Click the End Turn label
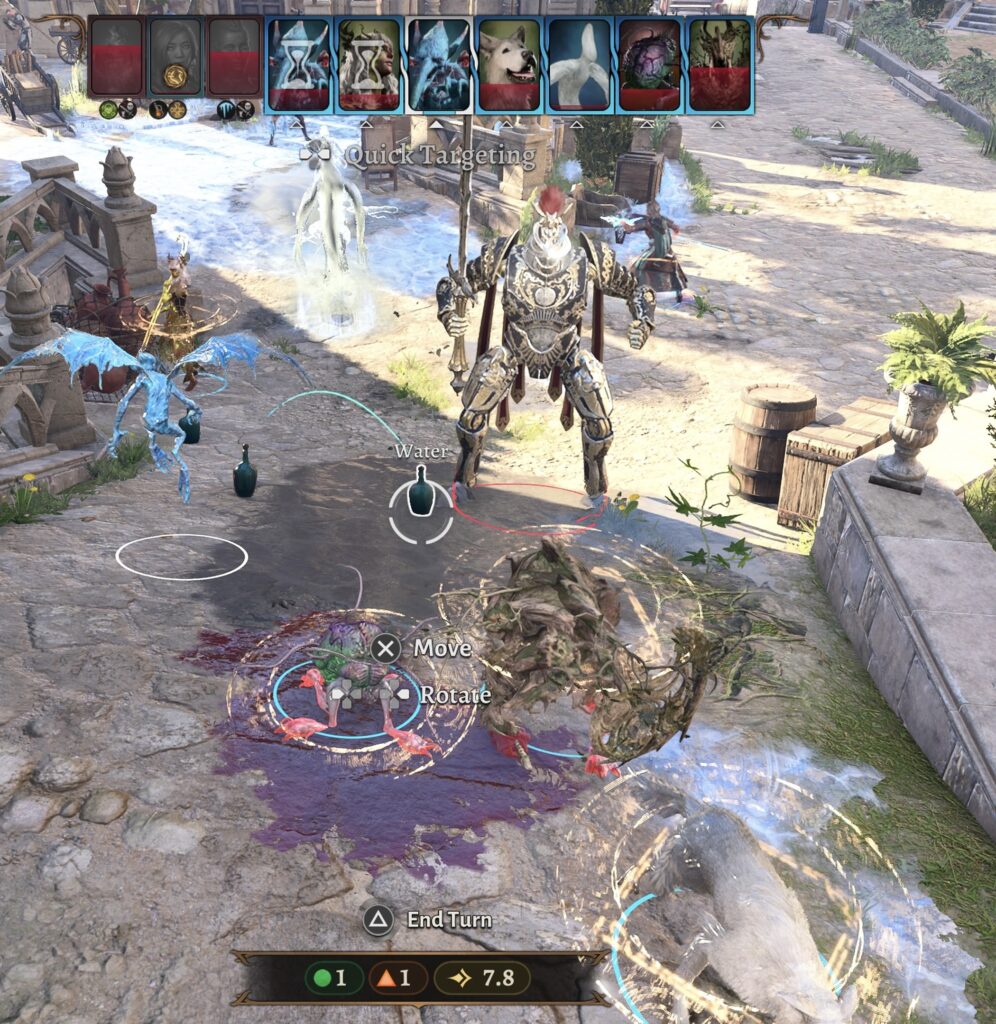 448,919
